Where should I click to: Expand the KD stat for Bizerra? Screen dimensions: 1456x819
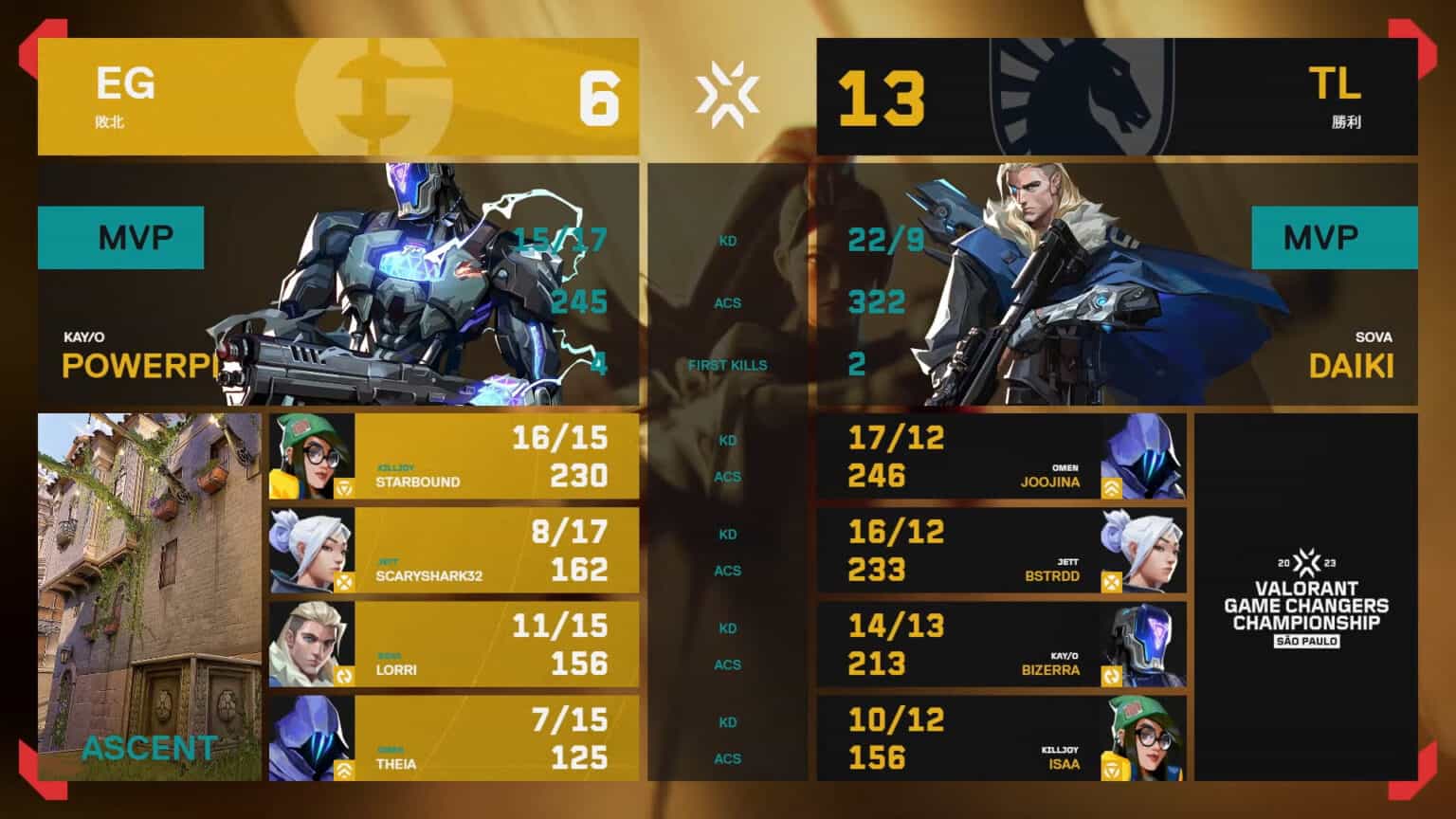click(726, 628)
